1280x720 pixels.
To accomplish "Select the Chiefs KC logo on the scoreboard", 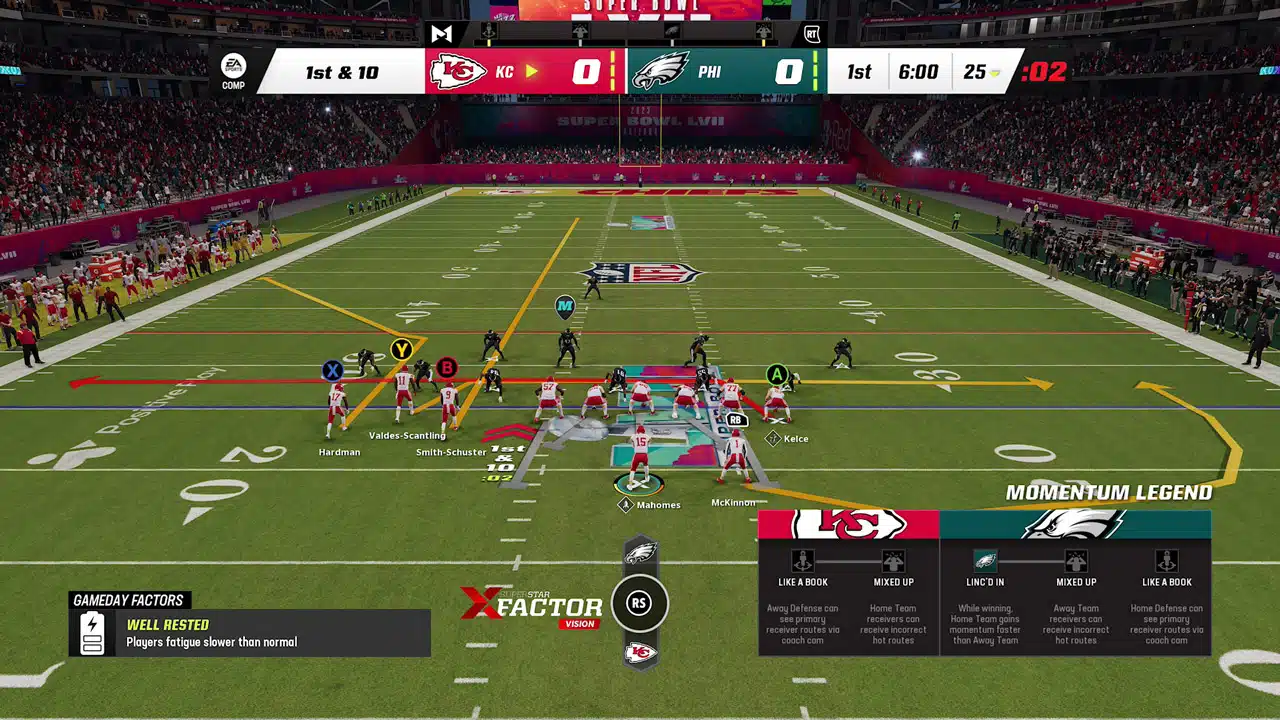I will [458, 72].
